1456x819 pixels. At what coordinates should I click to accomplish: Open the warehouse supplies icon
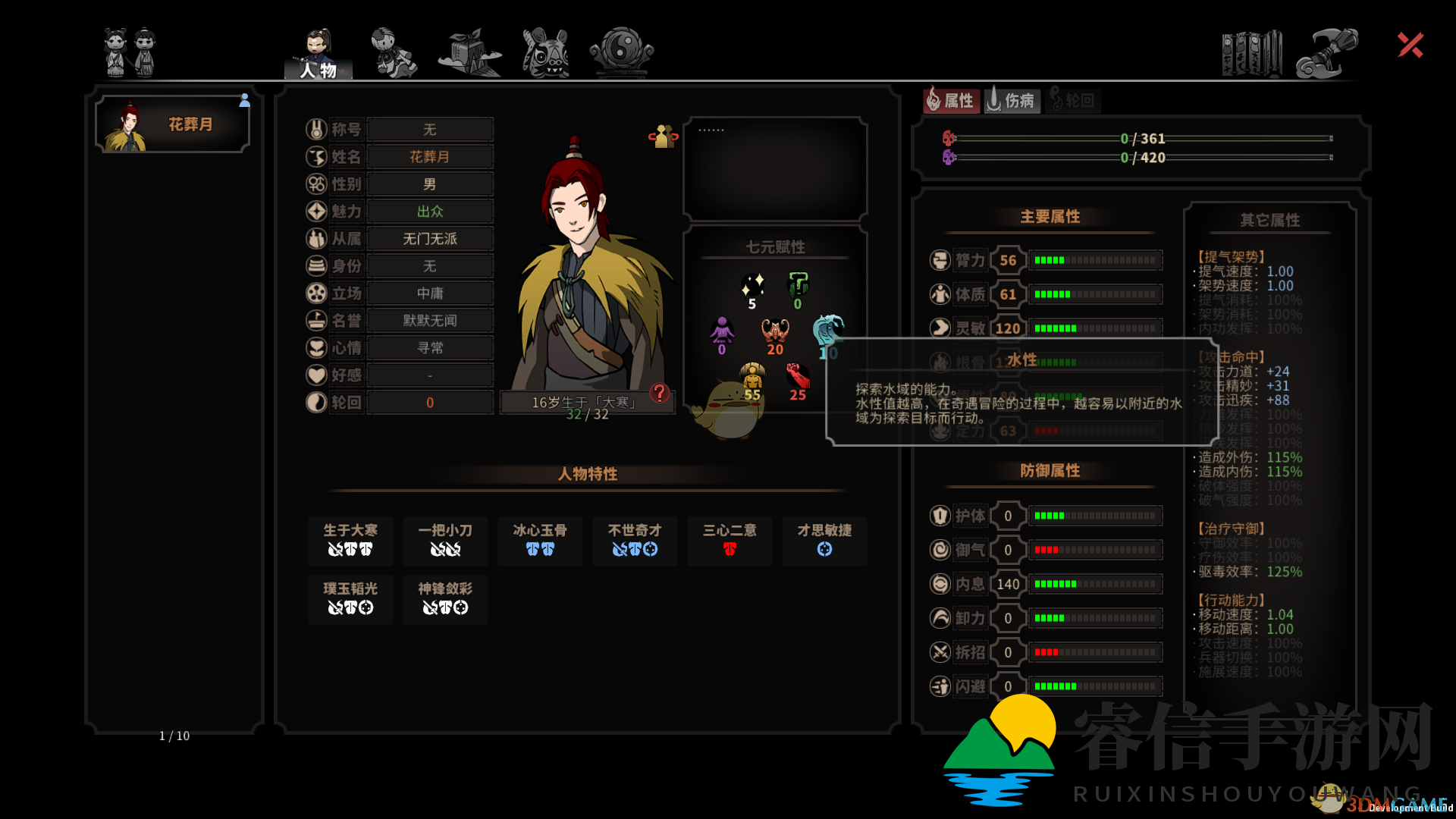pyautogui.click(x=469, y=51)
